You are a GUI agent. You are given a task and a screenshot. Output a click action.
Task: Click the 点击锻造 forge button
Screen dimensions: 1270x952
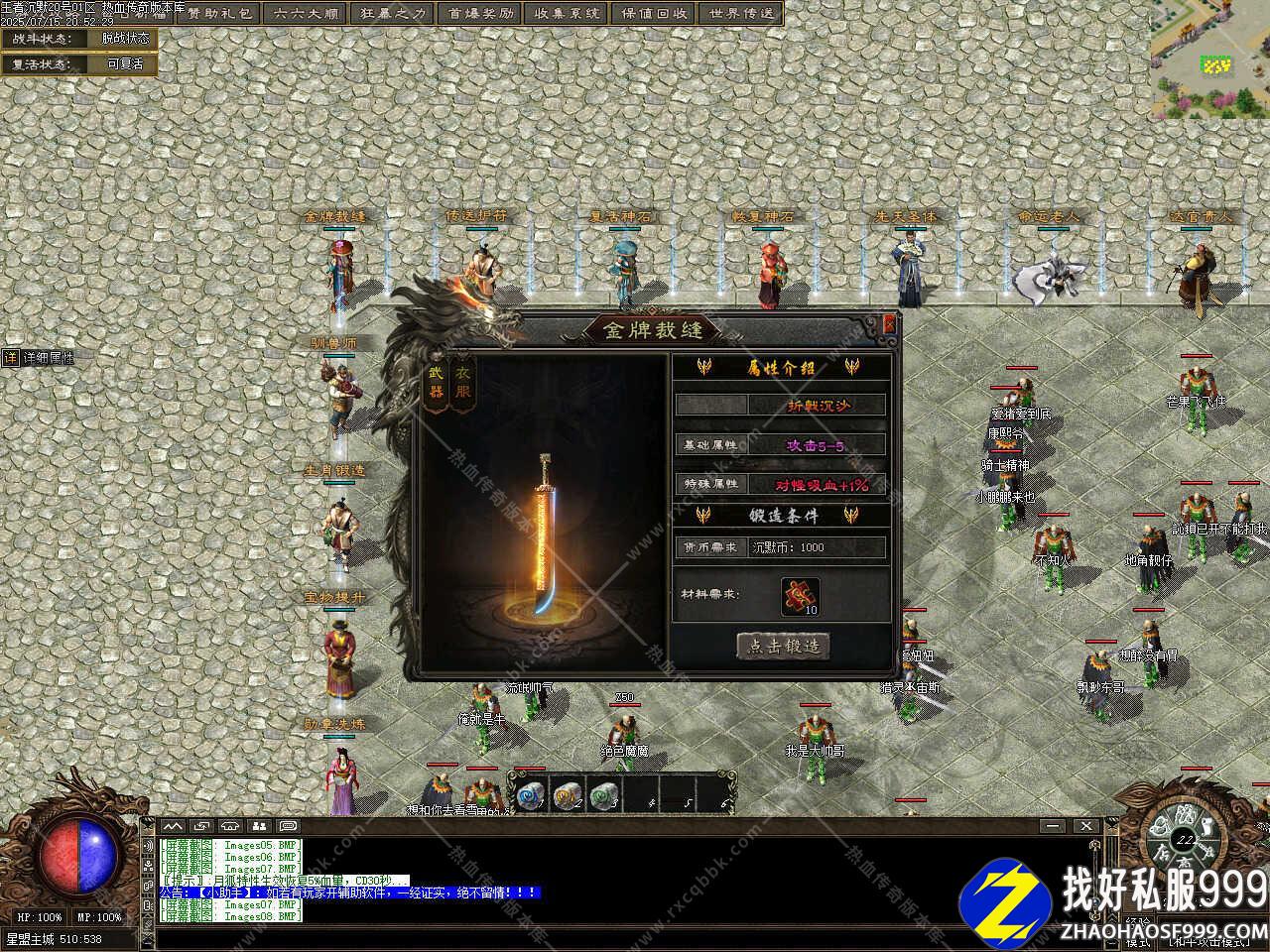click(x=783, y=646)
